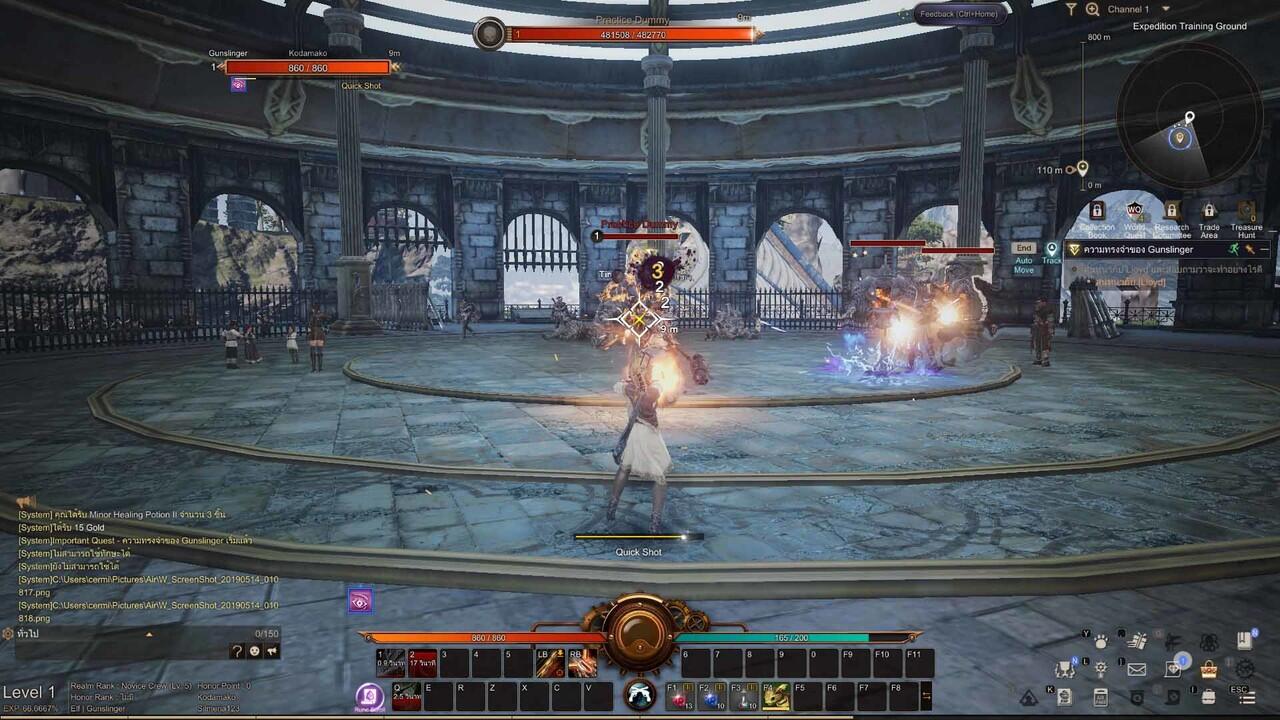Open the shop basket icon

coord(1209,669)
